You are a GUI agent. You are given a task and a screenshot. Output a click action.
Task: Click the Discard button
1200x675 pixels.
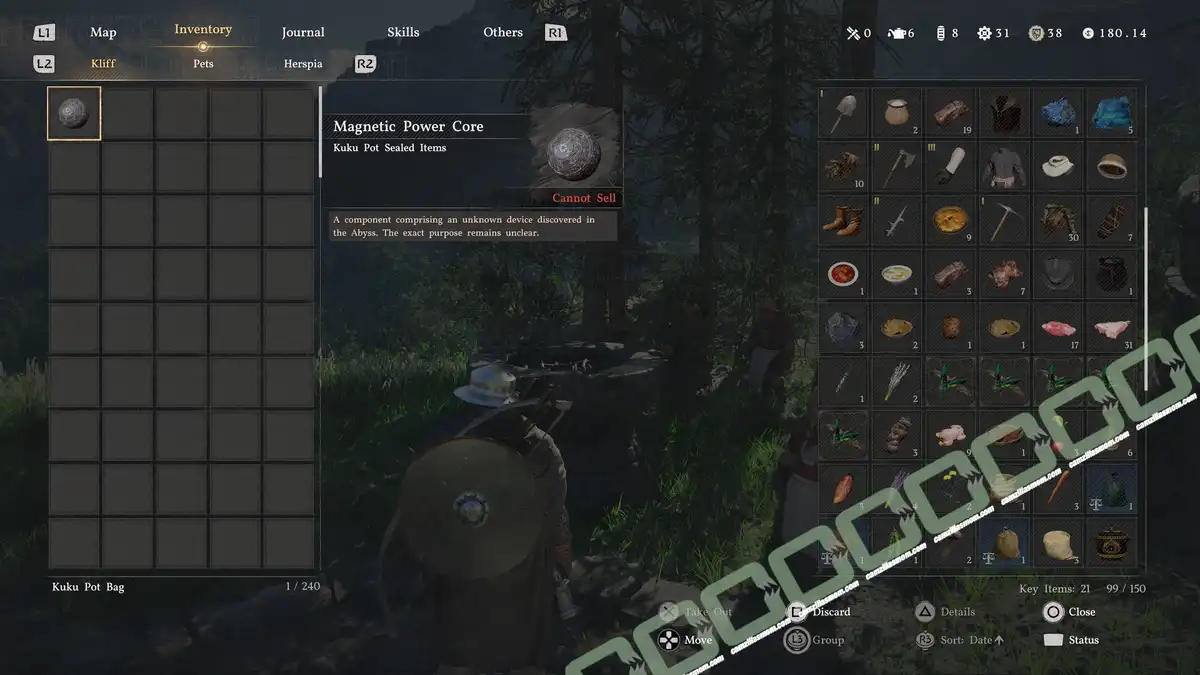click(821, 612)
